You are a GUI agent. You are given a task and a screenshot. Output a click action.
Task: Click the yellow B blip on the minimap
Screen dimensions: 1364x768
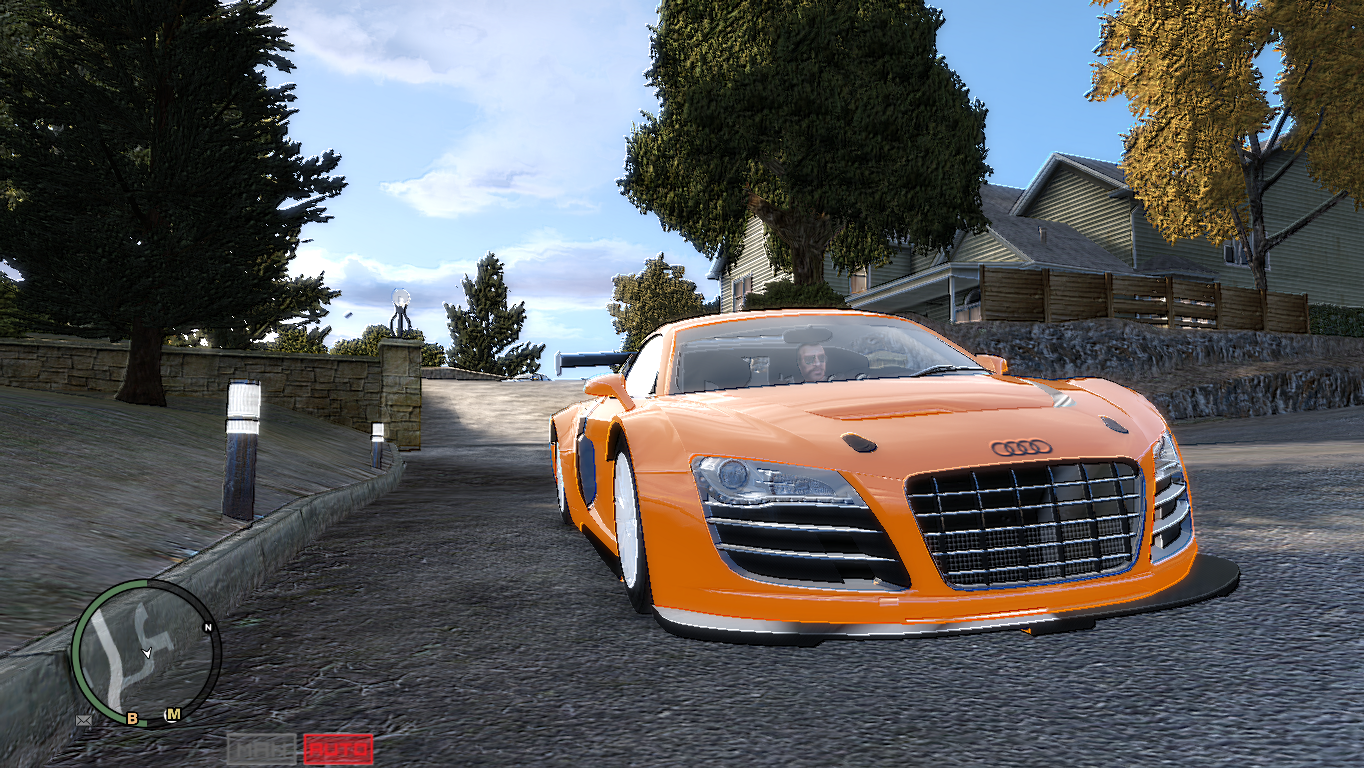(132, 718)
